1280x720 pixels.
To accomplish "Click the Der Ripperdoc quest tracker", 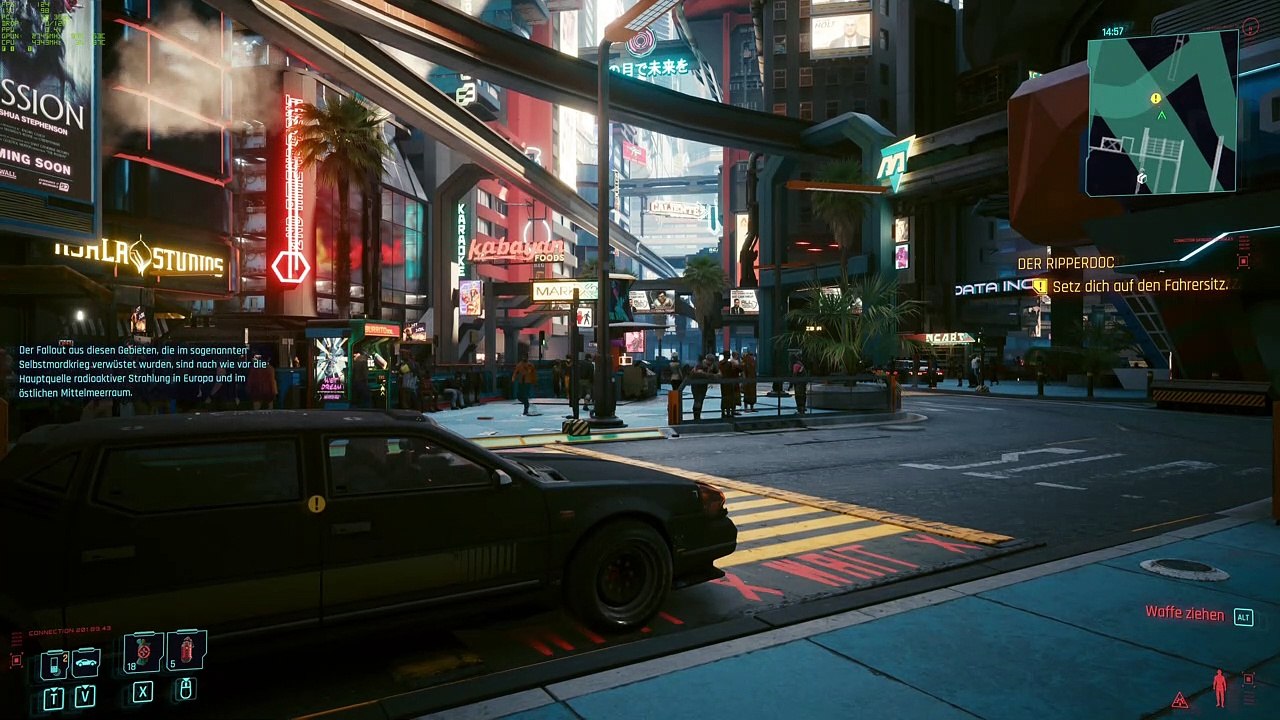I will pos(1065,263).
